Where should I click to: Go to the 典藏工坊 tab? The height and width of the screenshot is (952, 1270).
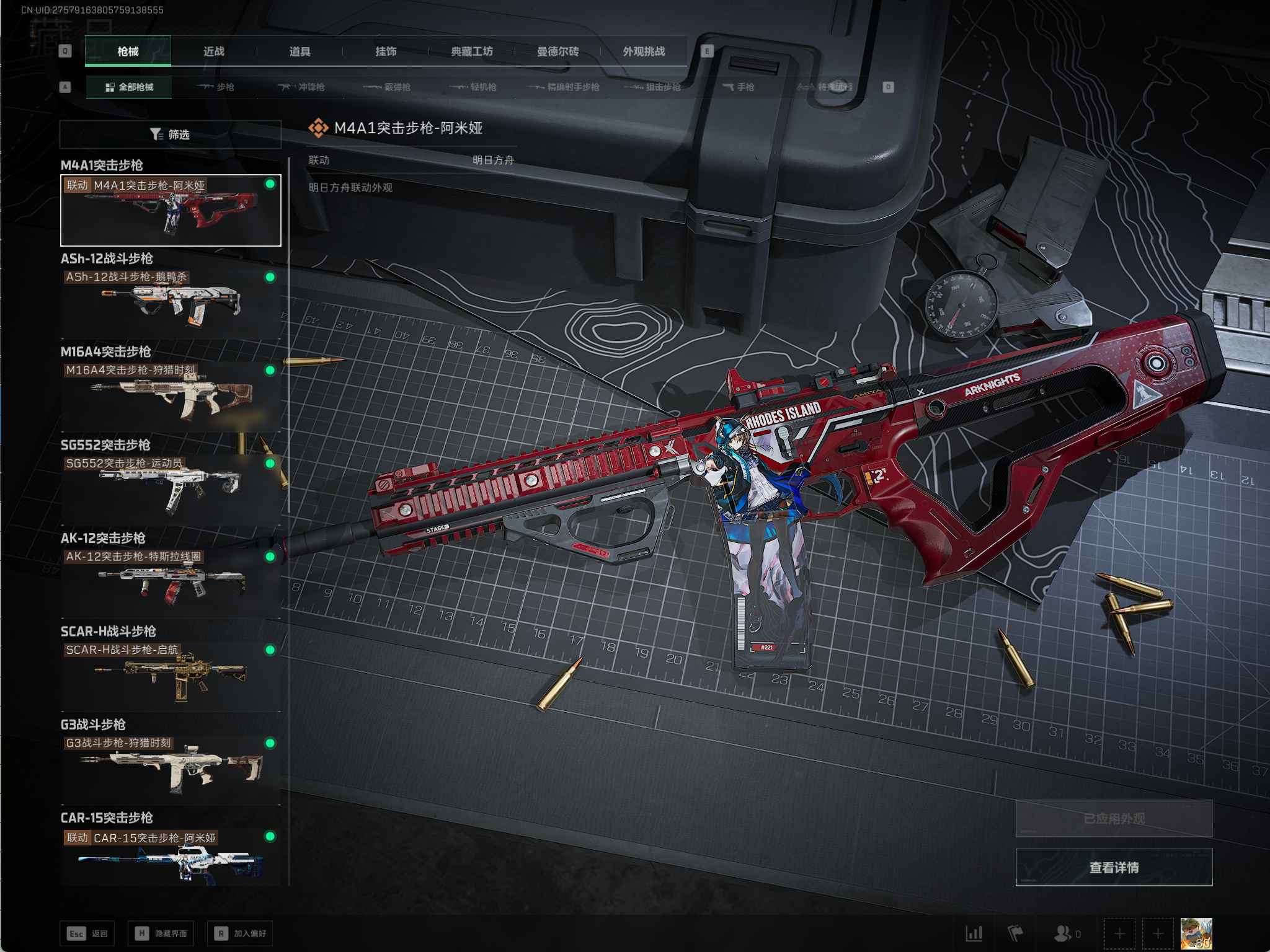tap(472, 51)
